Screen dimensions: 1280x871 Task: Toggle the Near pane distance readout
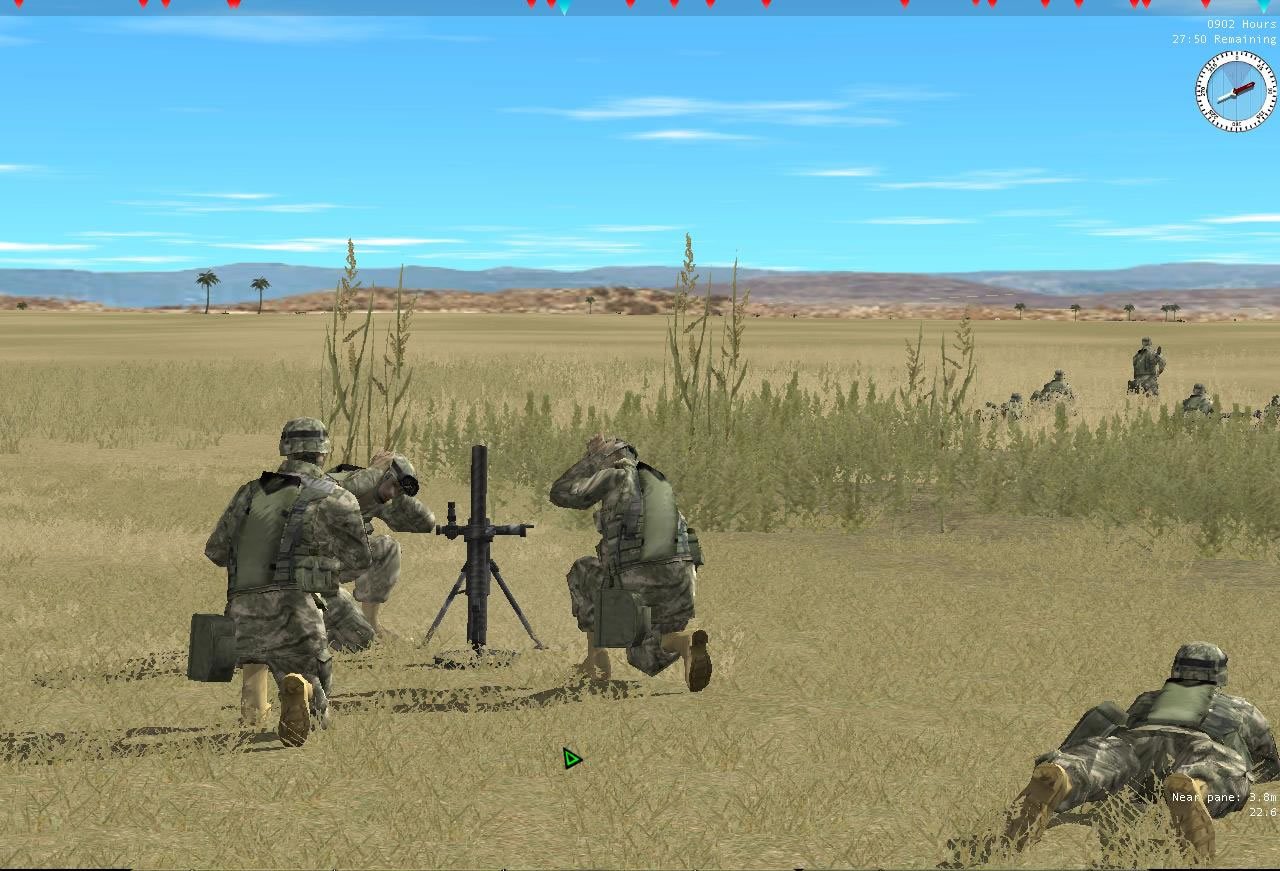1222,797
